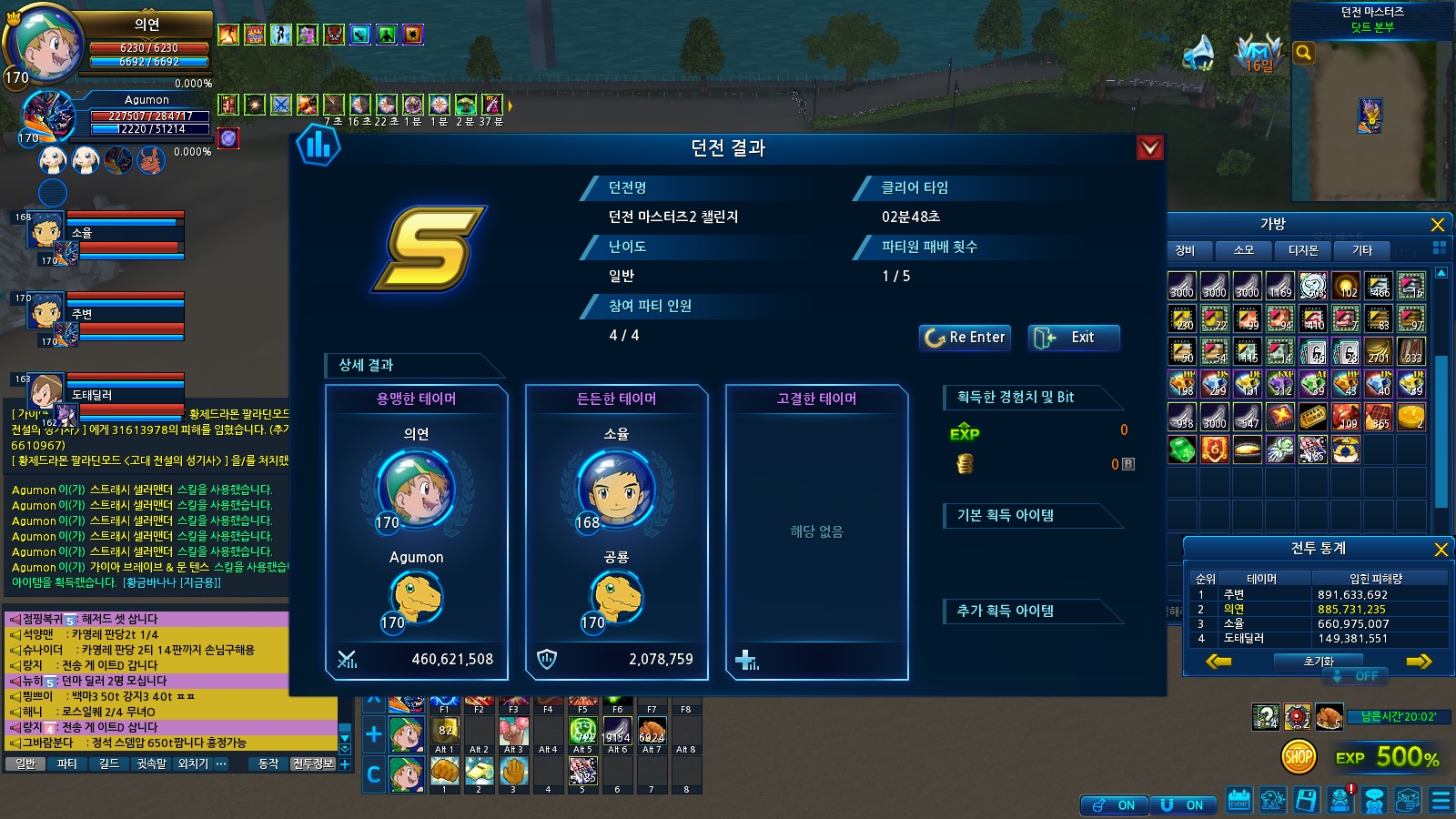Go to the next battle statistics page
The height and width of the screenshot is (819, 1456).
pos(1418,662)
